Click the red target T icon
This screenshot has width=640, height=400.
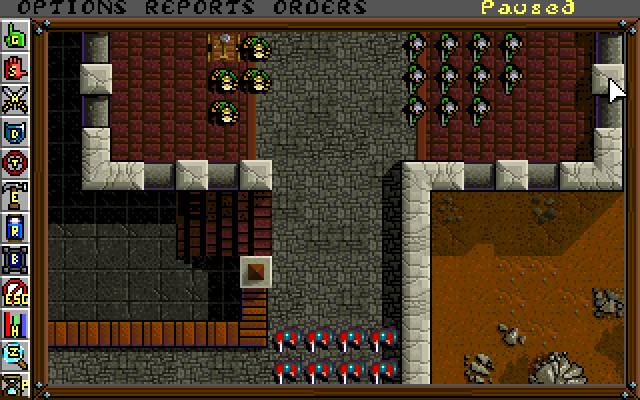[x=16, y=162]
